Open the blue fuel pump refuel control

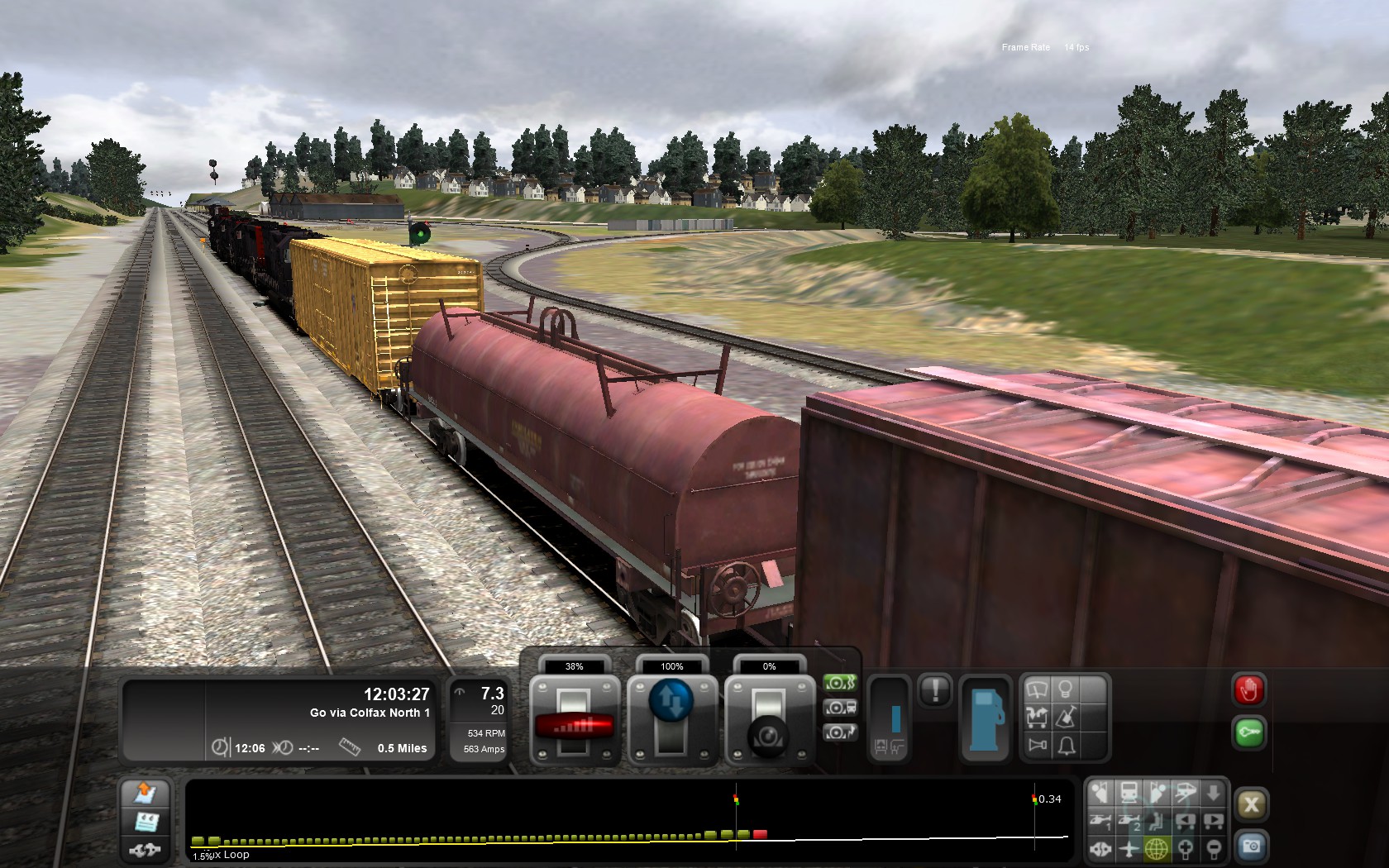(986, 717)
